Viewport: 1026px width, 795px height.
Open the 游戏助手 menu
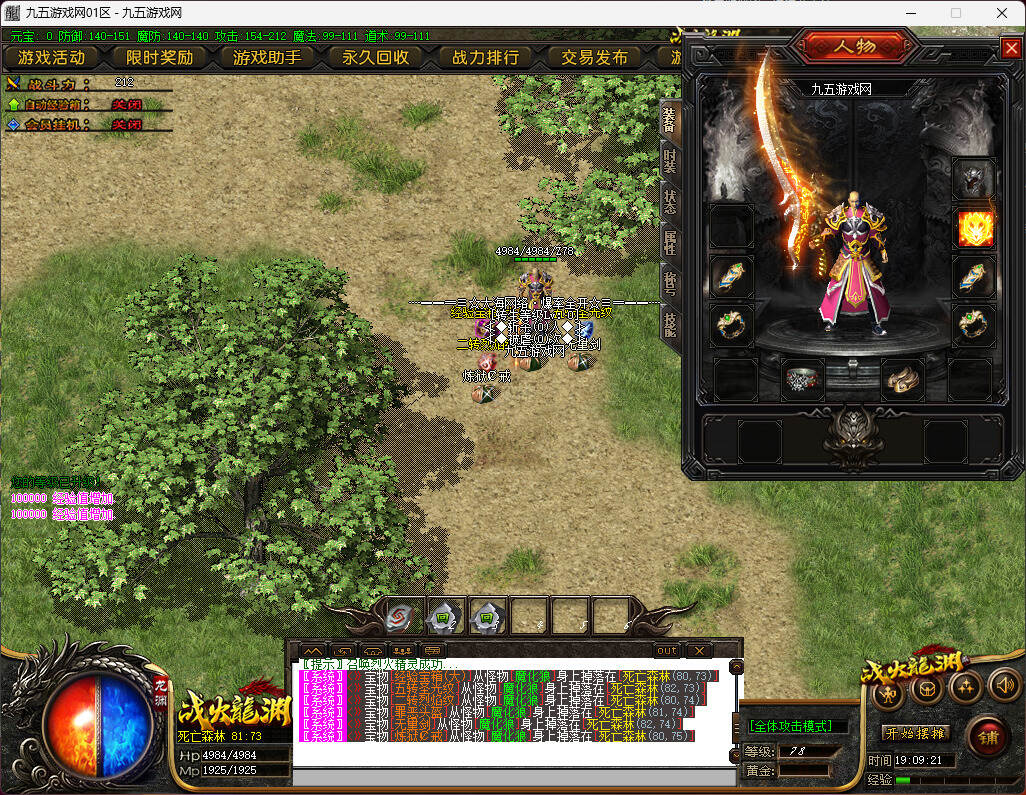(x=267, y=57)
